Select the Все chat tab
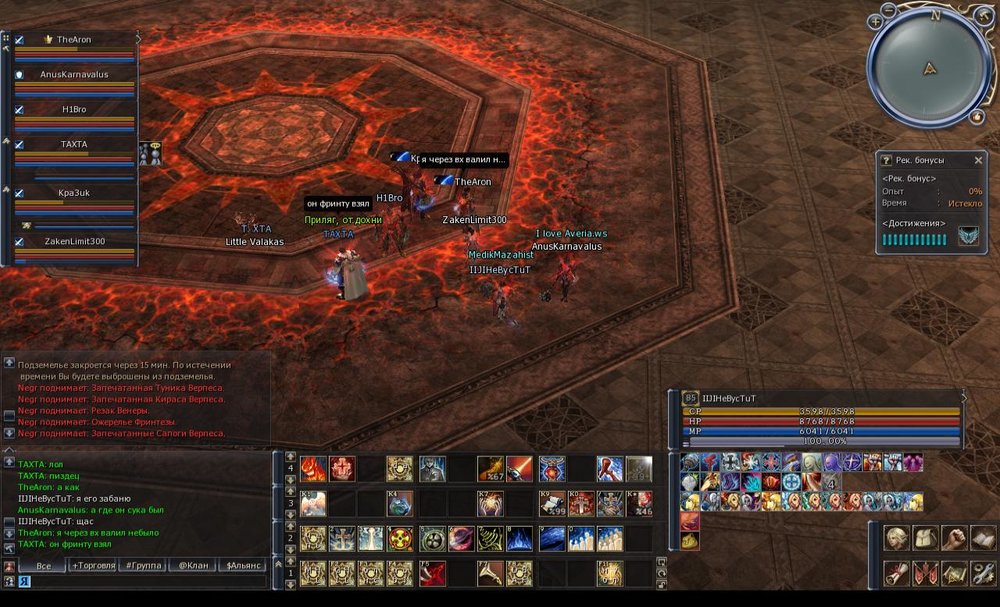This screenshot has width=1000, height=607. 43,566
